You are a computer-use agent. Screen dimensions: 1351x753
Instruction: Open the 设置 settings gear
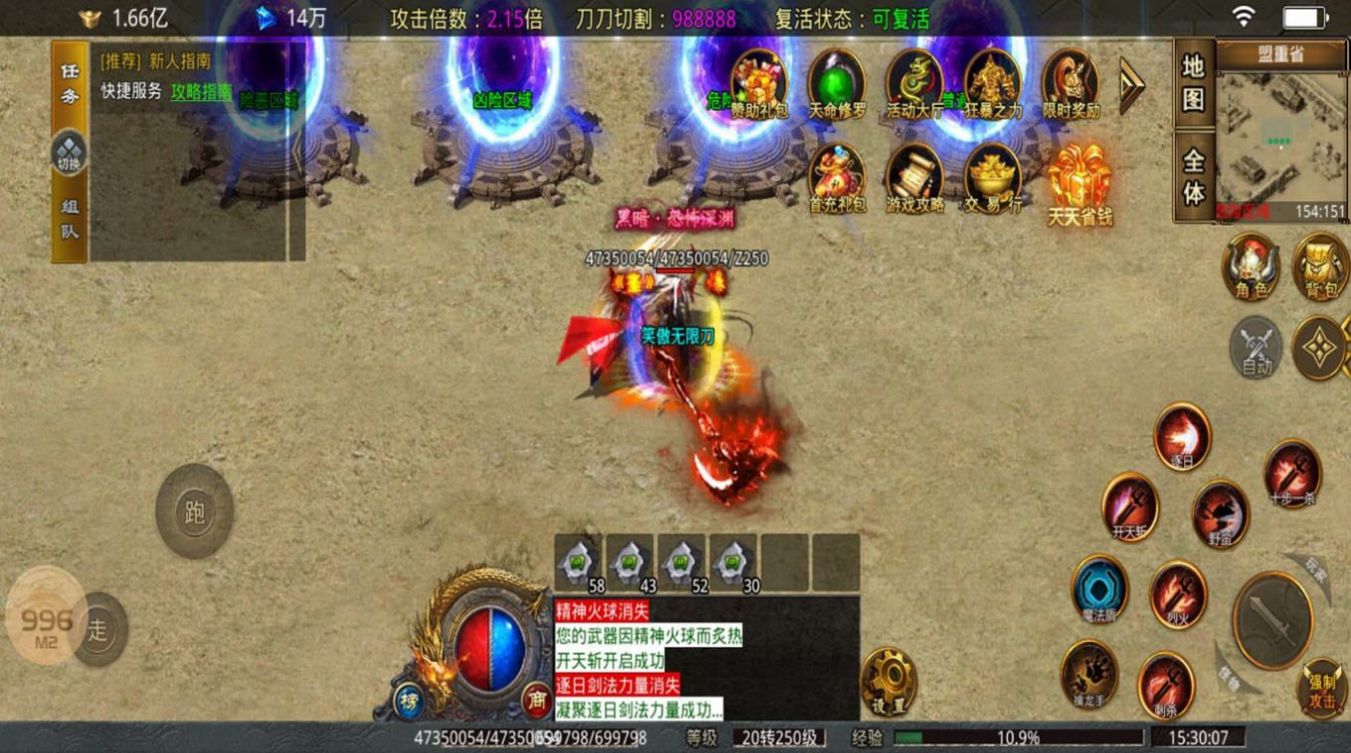[x=888, y=681]
